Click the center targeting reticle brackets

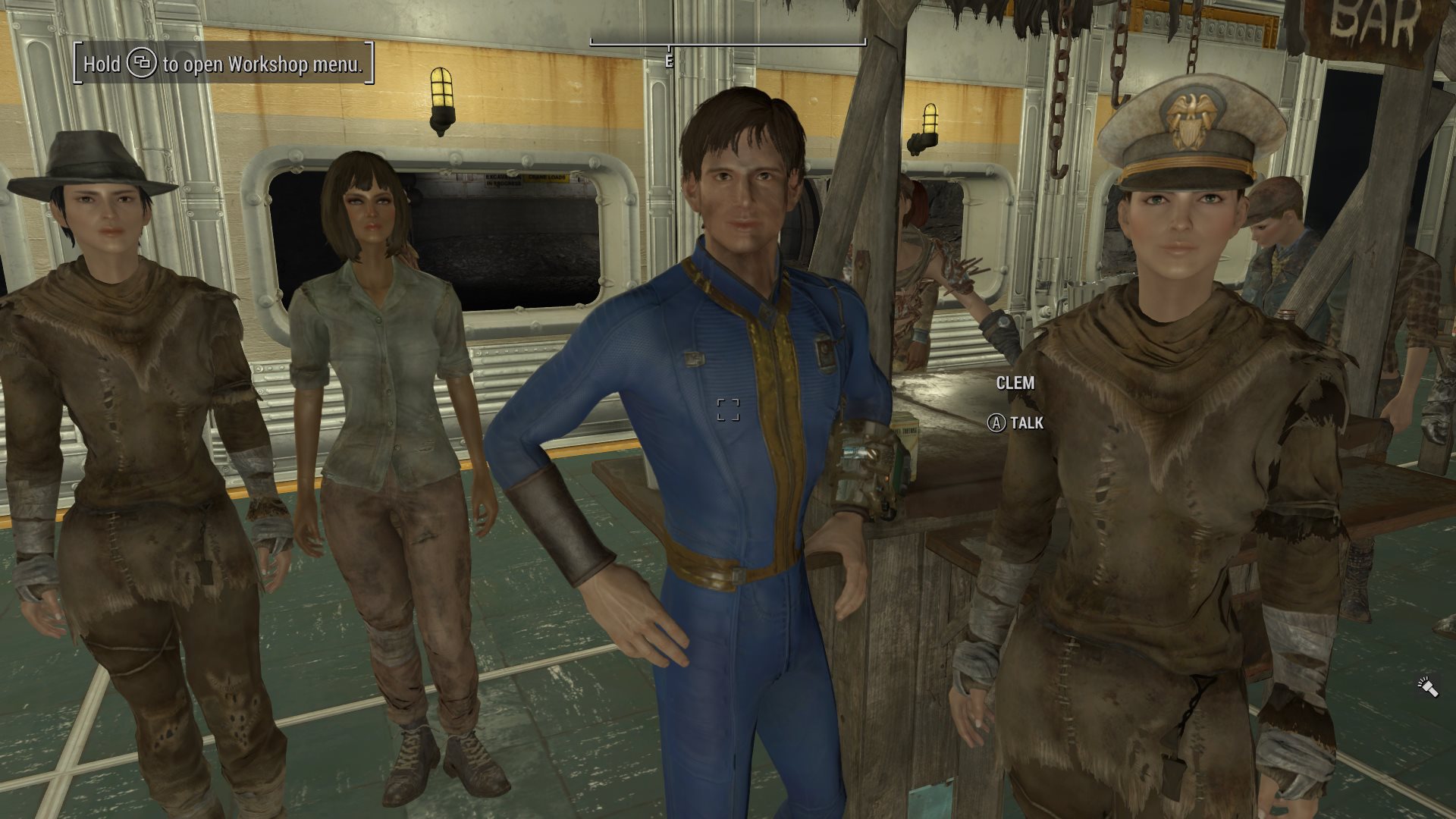[x=730, y=411]
